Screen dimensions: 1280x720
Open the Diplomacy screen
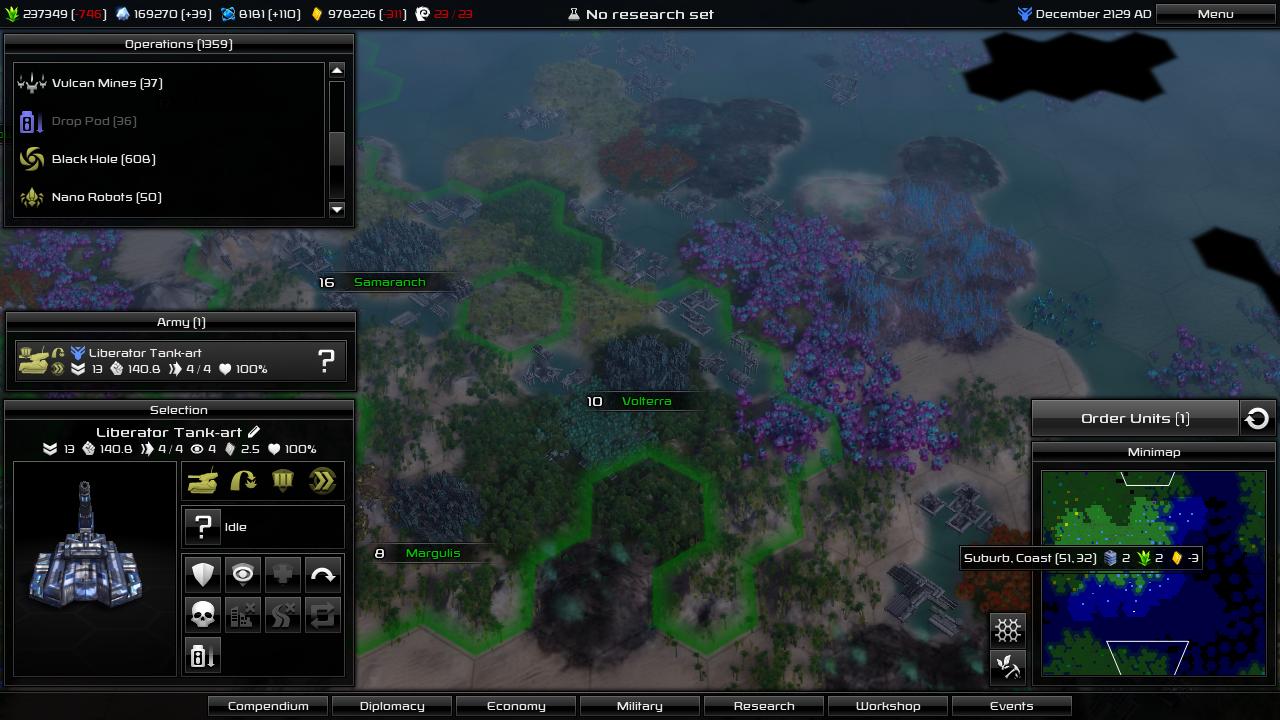[x=392, y=706]
